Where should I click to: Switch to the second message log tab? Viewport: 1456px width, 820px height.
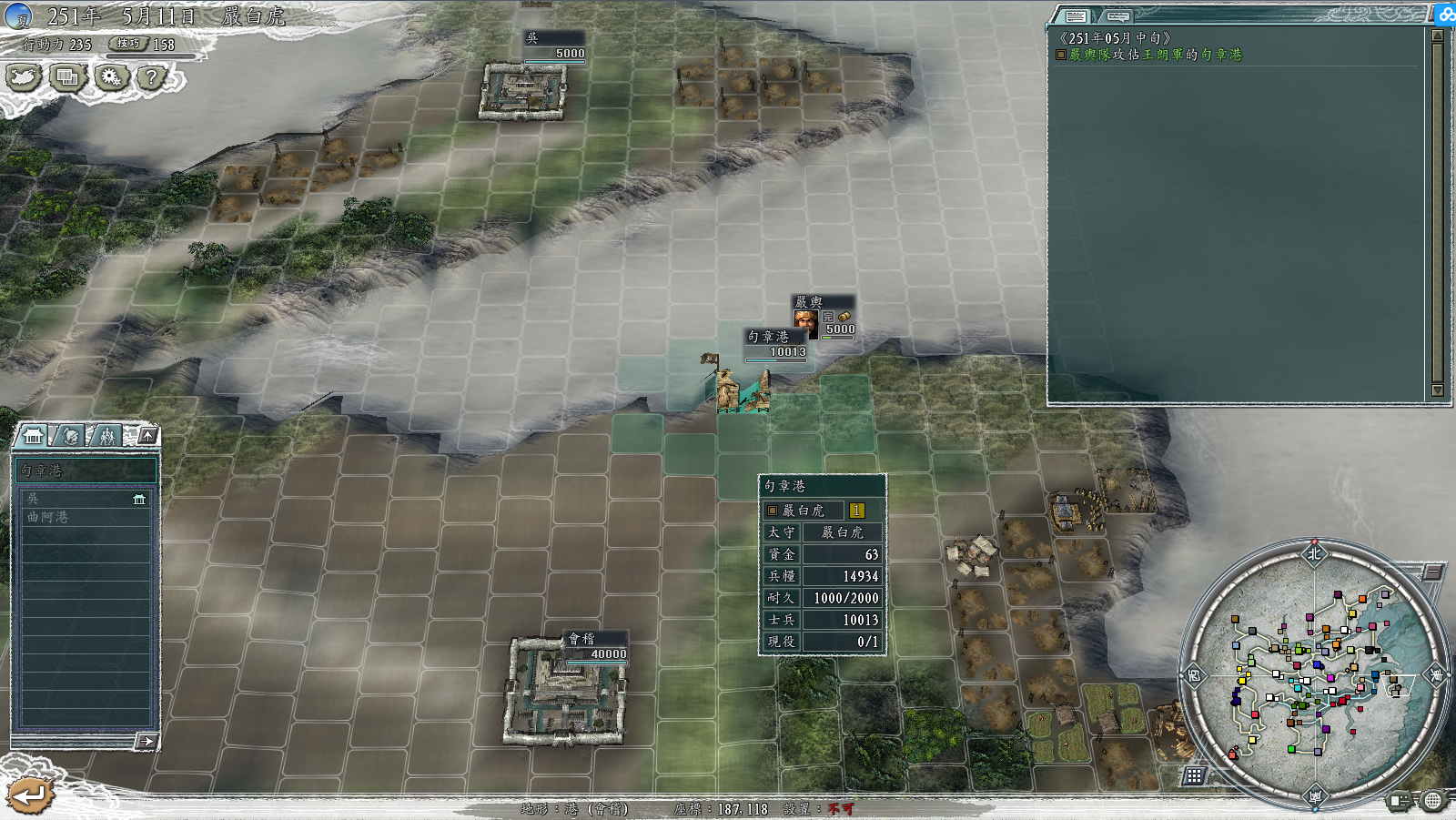click(1117, 16)
